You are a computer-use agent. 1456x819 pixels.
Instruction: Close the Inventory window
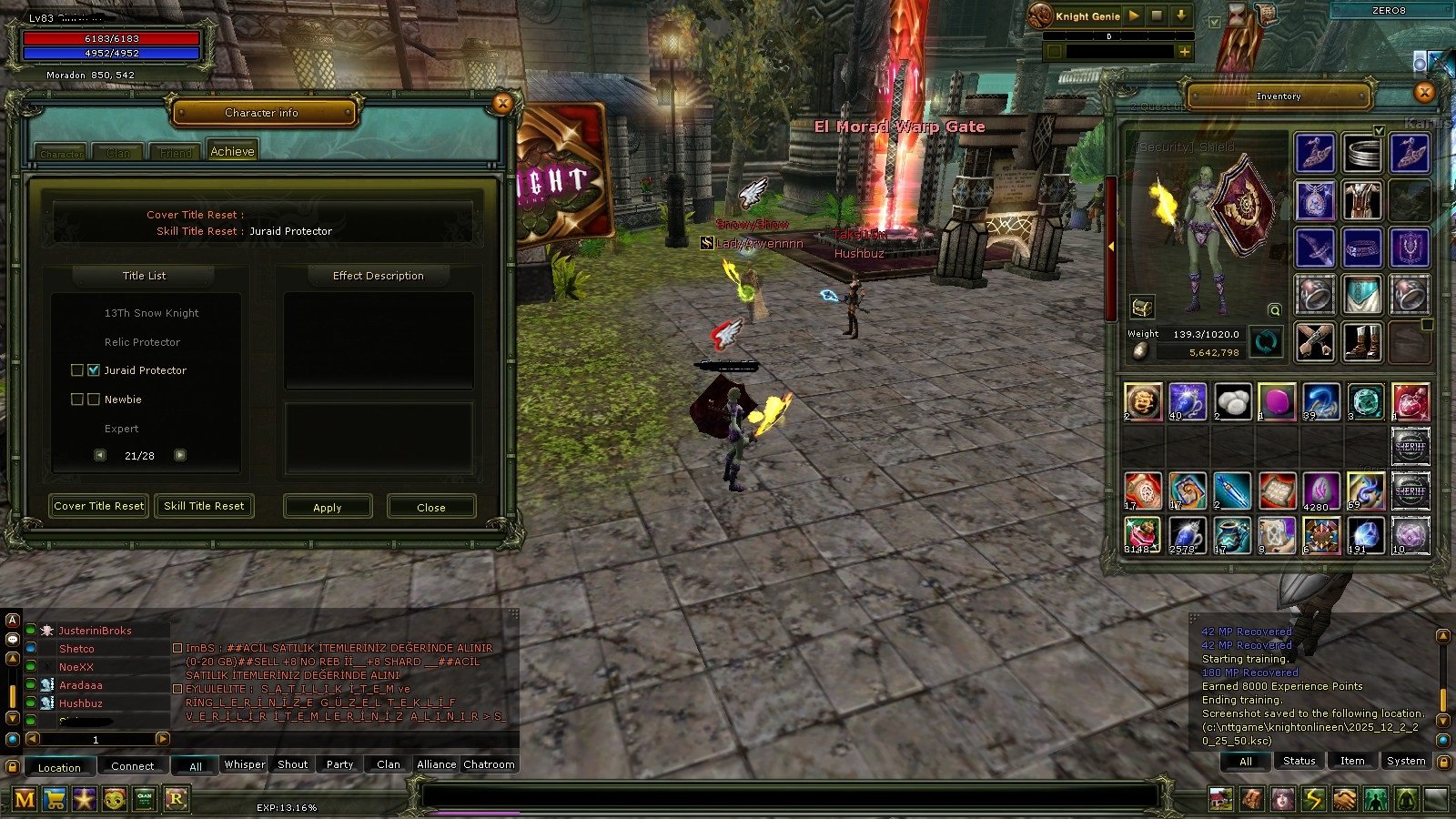[x=1424, y=92]
